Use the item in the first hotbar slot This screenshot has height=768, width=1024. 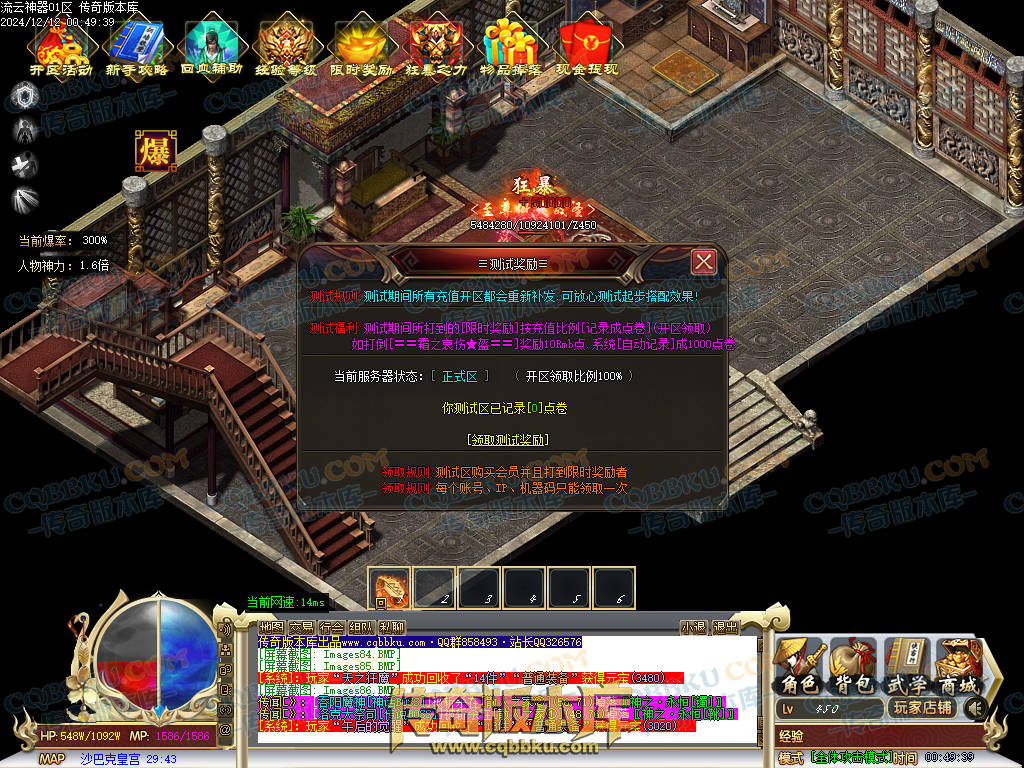[x=390, y=588]
